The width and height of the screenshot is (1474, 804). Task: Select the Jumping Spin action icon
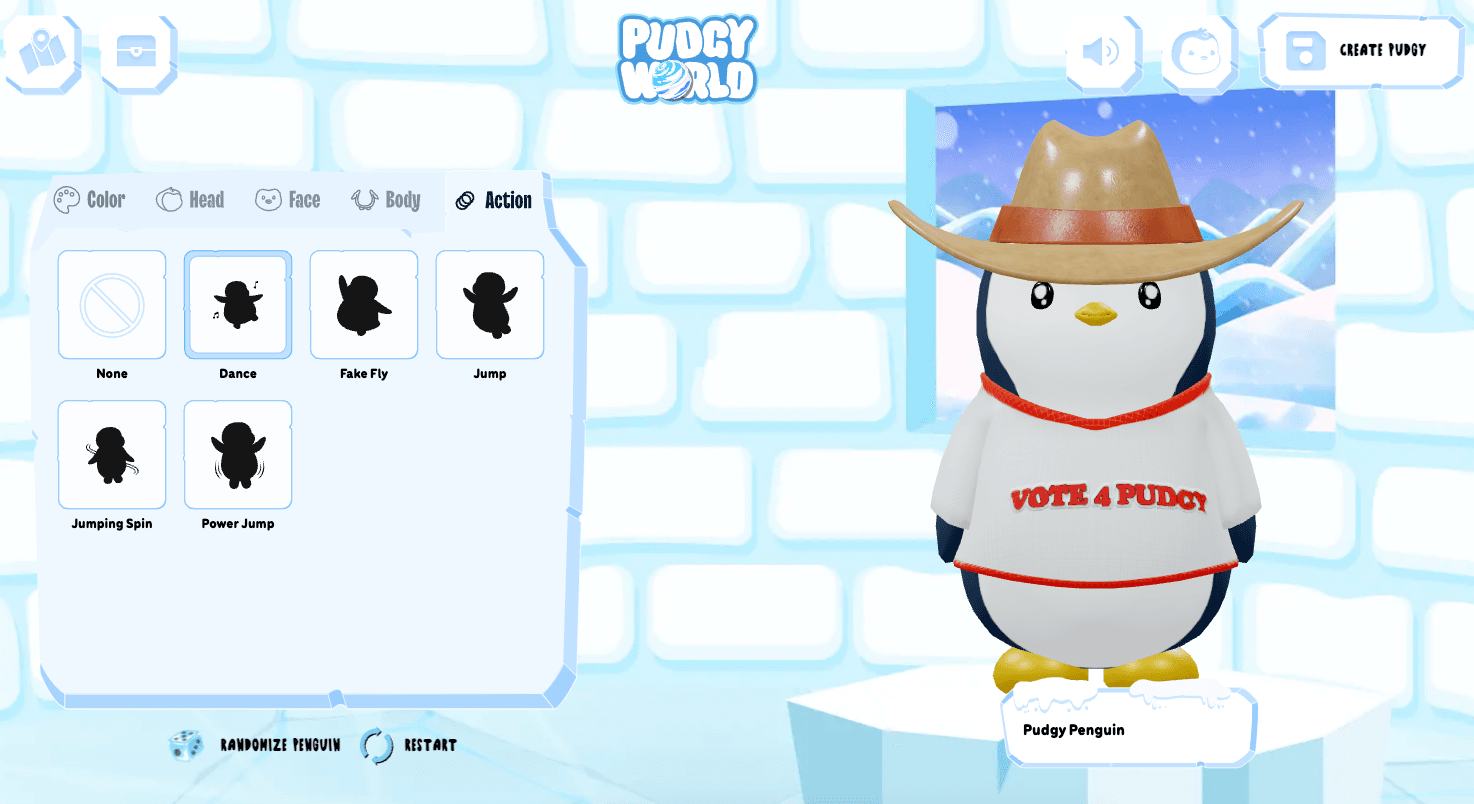[x=111, y=454]
